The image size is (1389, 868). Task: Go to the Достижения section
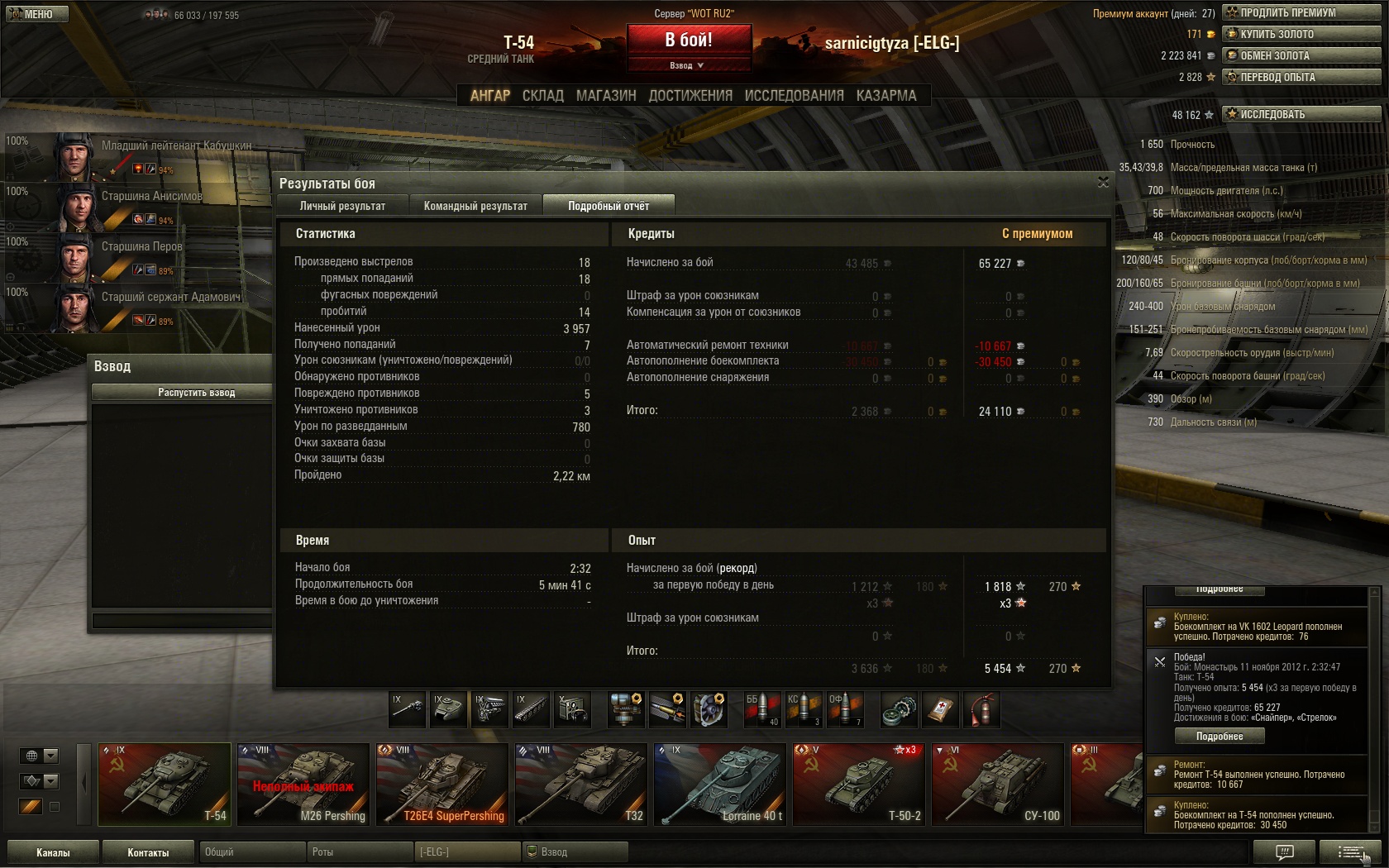pos(690,96)
